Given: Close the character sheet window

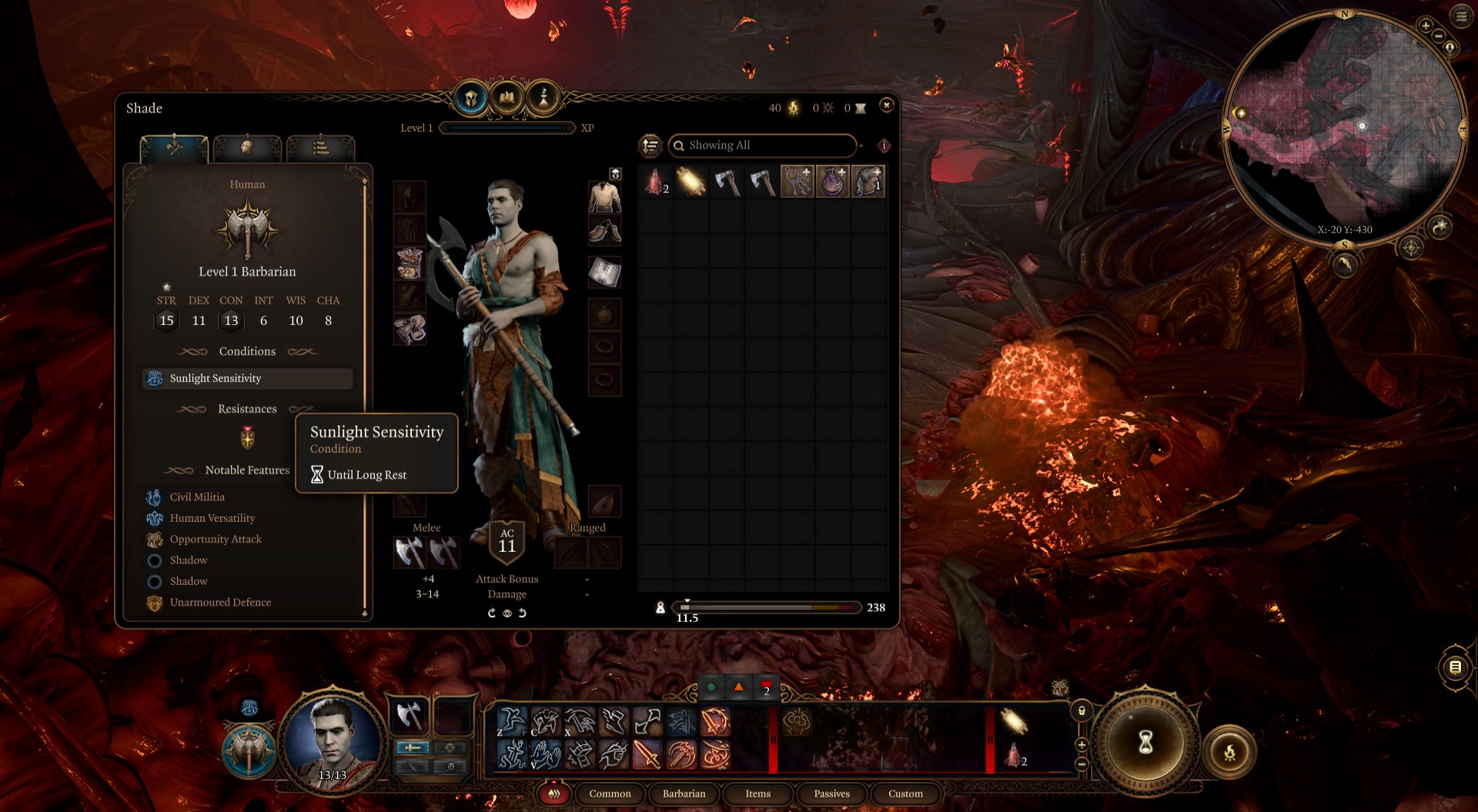Looking at the screenshot, I should coord(886,105).
